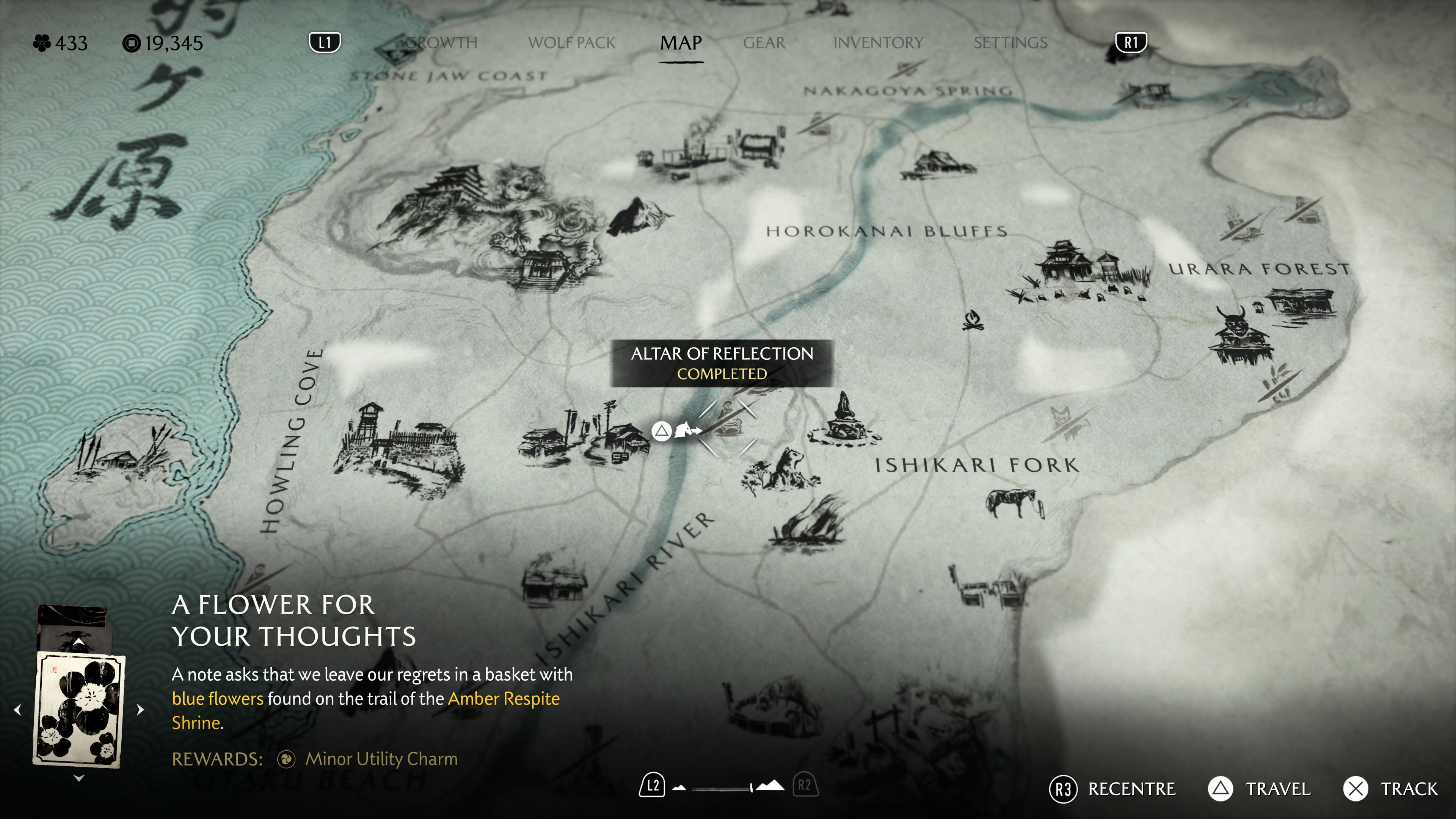Viewport: 1456px width, 819px height.
Task: Select the flower quest card thumbnail
Action: point(79,709)
